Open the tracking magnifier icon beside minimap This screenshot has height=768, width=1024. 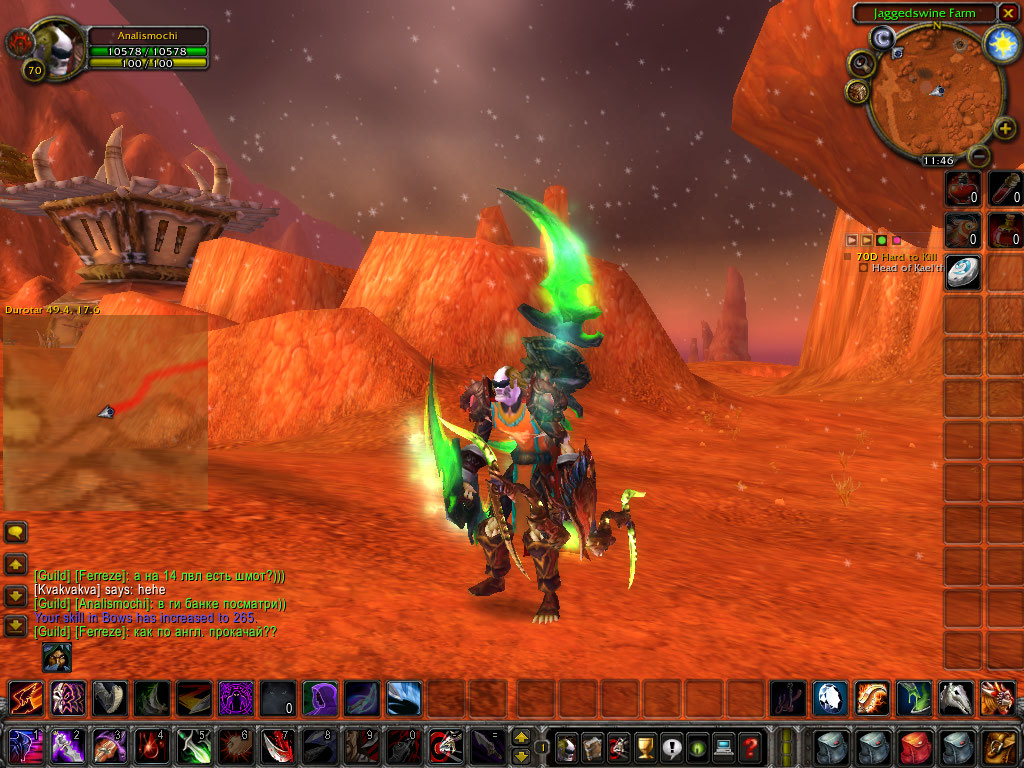pos(860,64)
